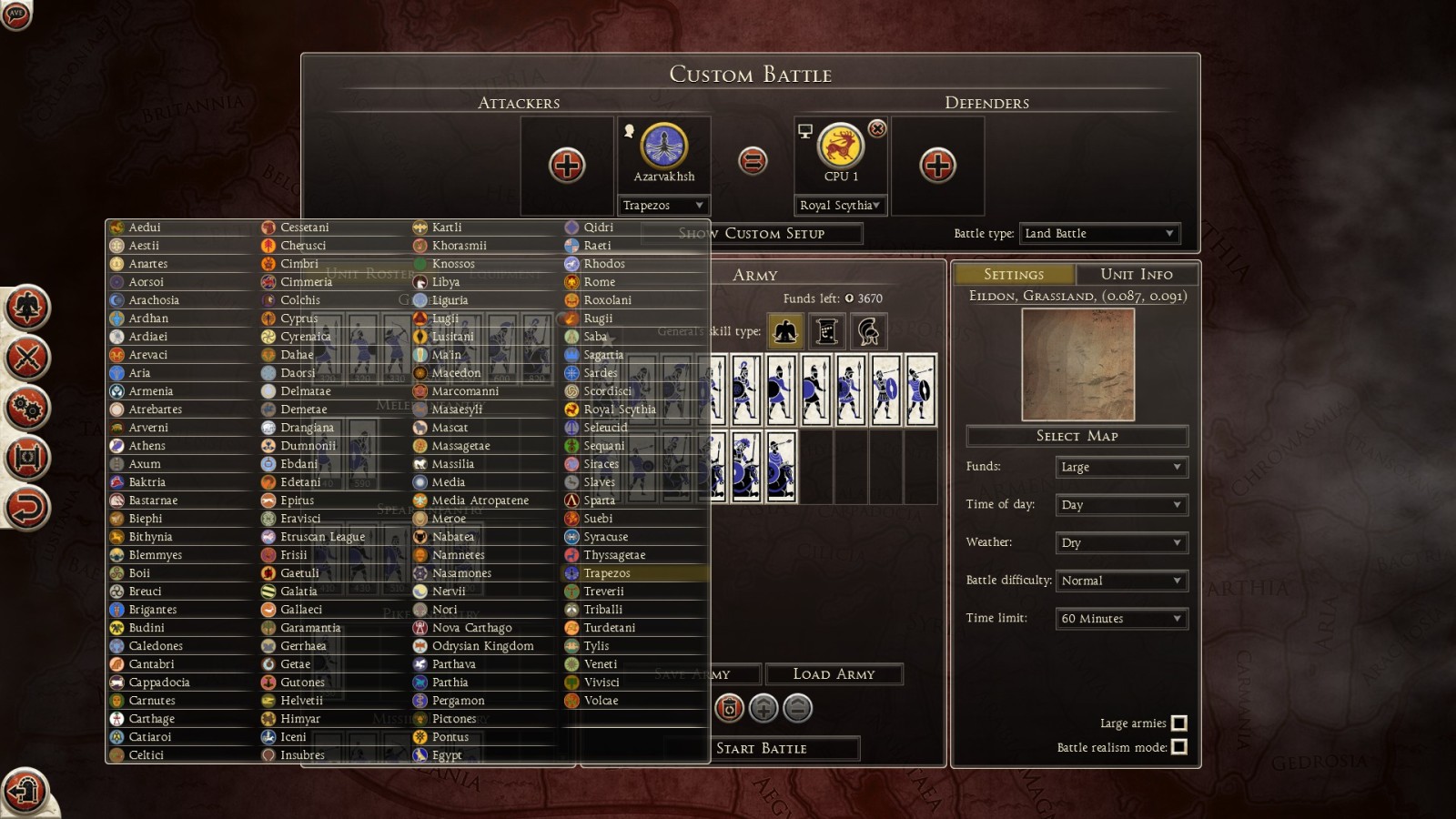The width and height of the screenshot is (1456, 819).
Task: Click the Select Map button
Action: coord(1077,436)
